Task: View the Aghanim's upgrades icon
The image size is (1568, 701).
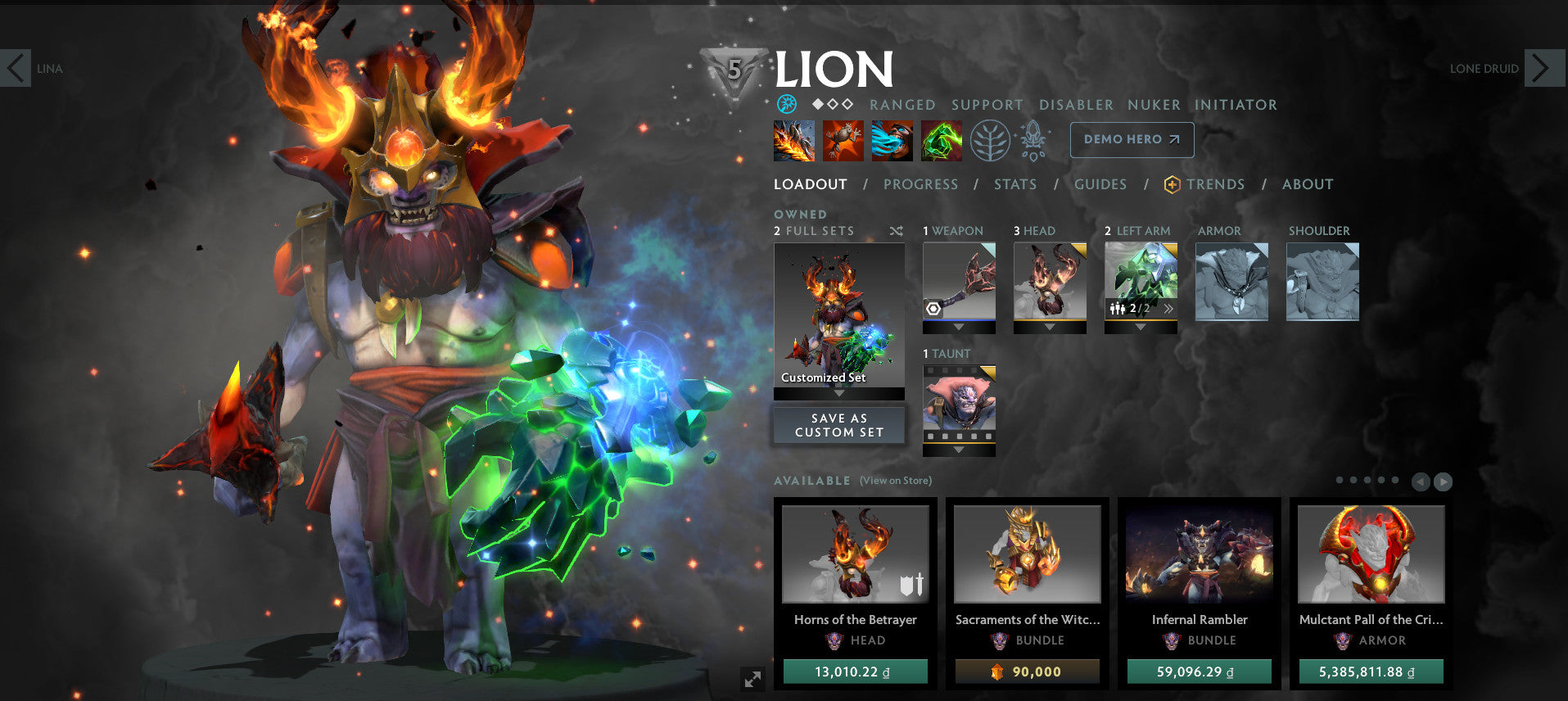Action: (1033, 139)
